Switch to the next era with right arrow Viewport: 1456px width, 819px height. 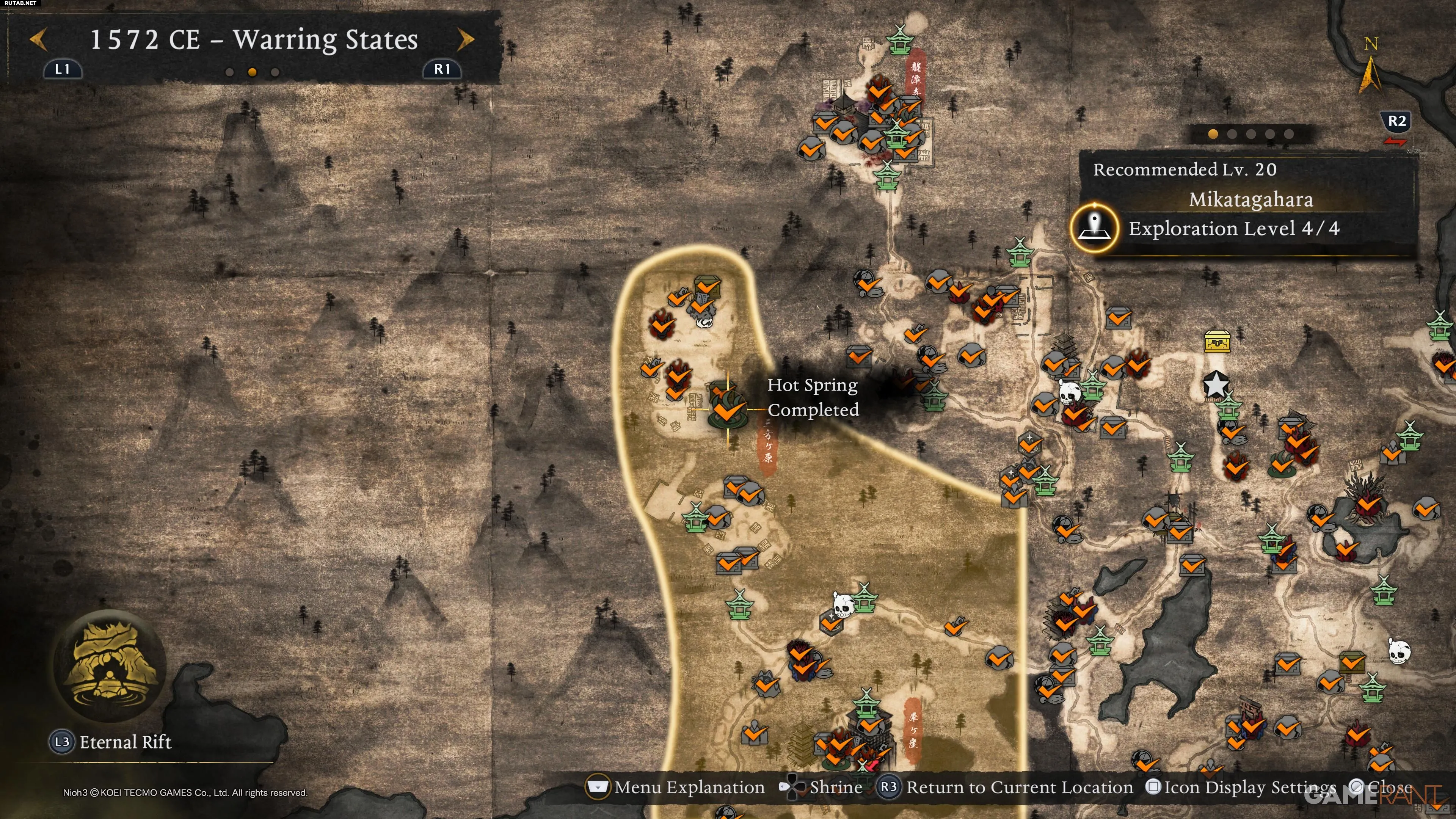466,40
